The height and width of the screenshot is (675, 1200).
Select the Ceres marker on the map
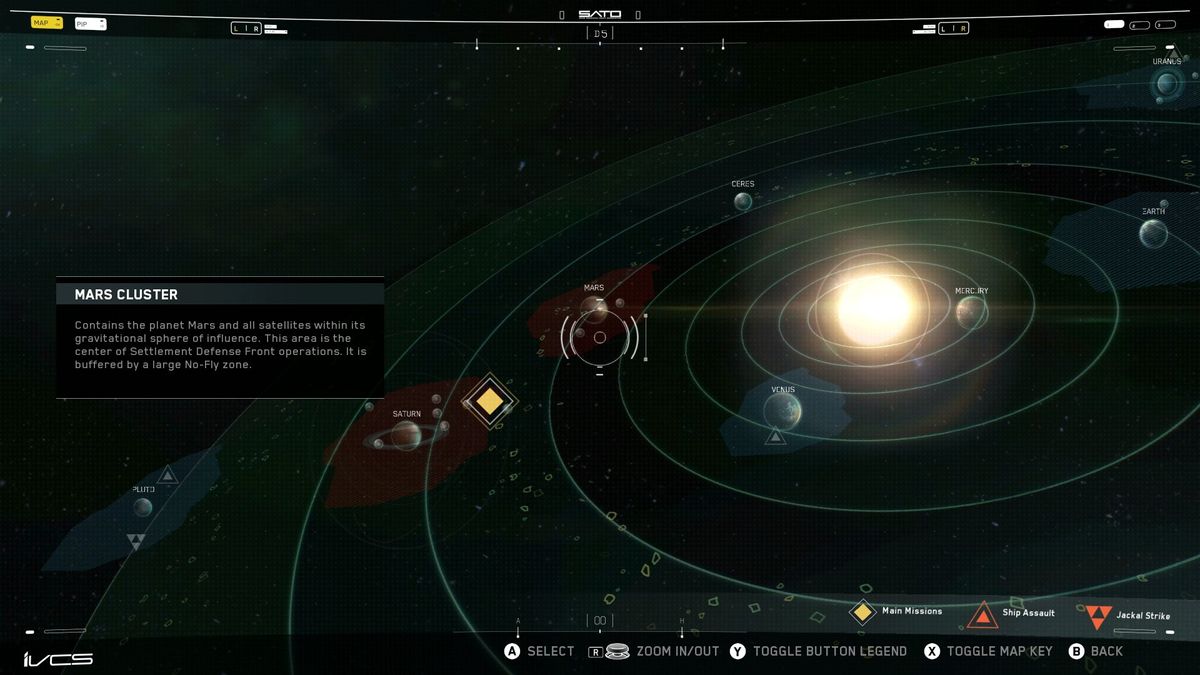tap(743, 201)
